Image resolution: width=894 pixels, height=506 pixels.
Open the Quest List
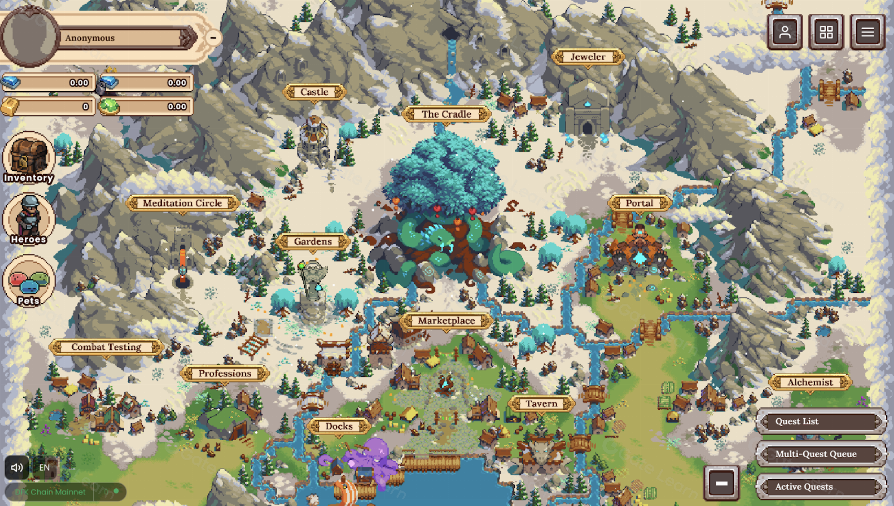[821, 421]
